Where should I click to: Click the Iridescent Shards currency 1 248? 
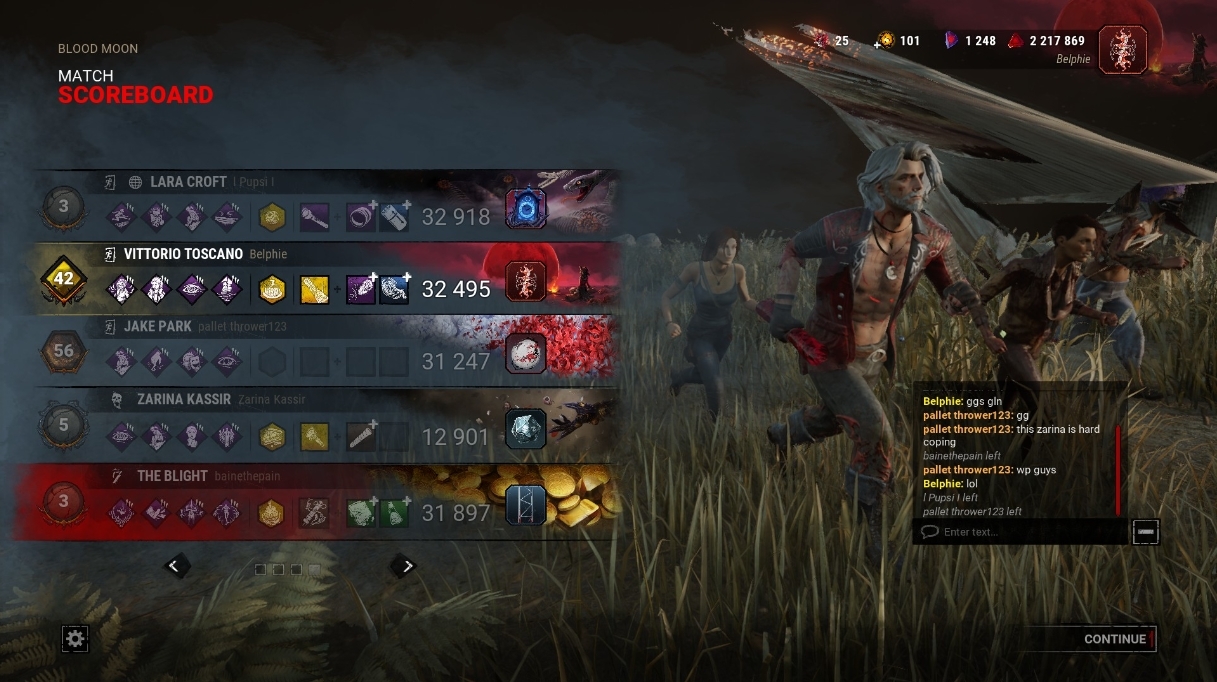click(969, 41)
